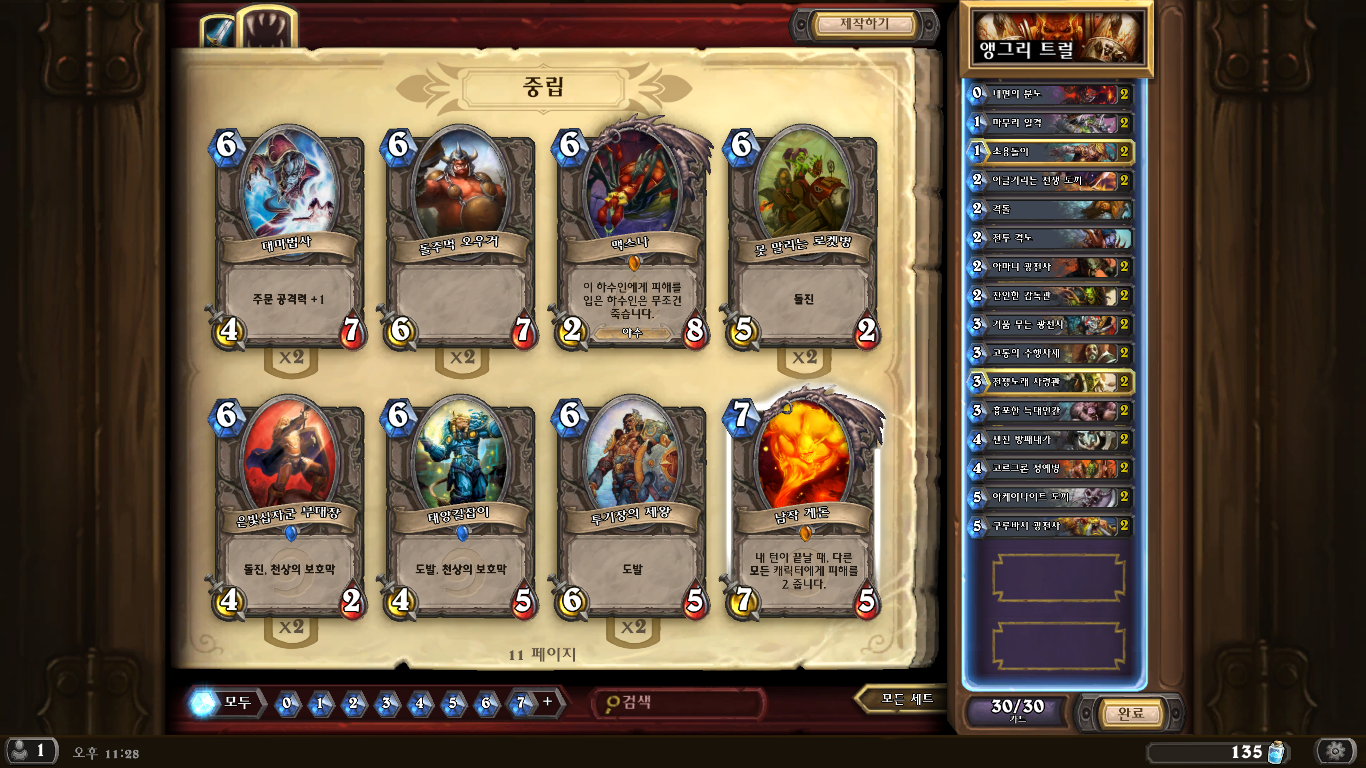
Task: Open the friends list icon
Action: 30,751
